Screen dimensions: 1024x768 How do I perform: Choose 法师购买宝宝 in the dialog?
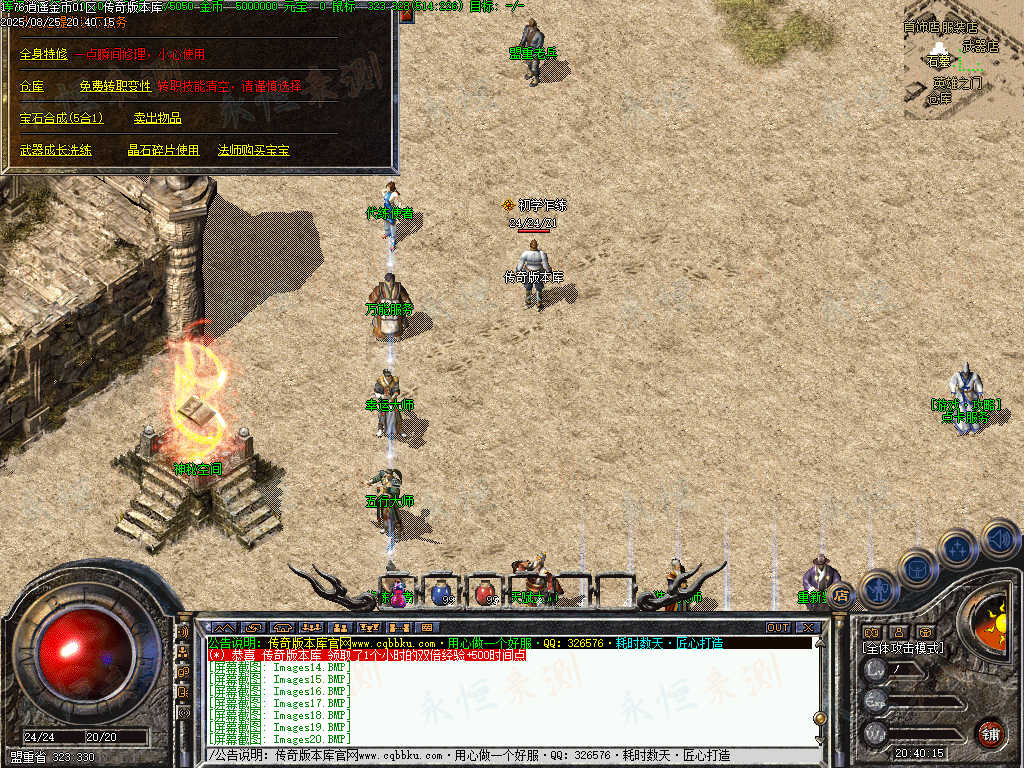253,150
